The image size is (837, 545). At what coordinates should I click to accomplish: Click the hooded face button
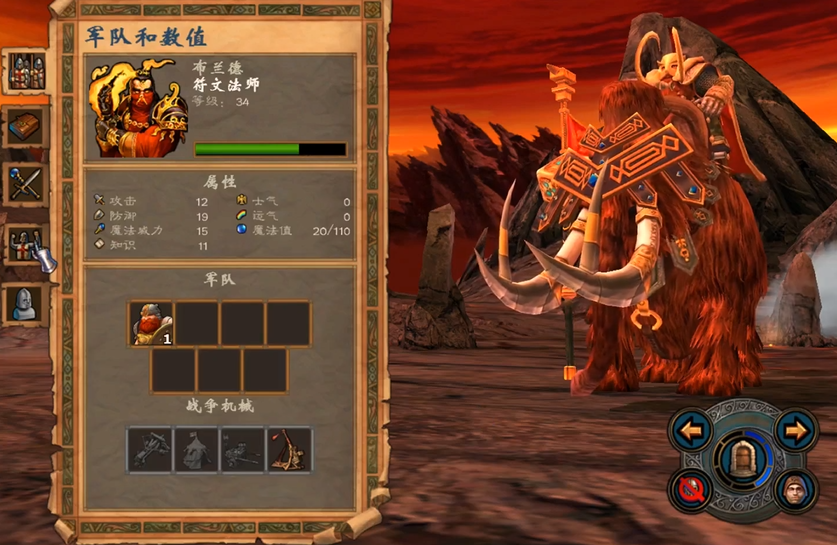(x=795, y=490)
